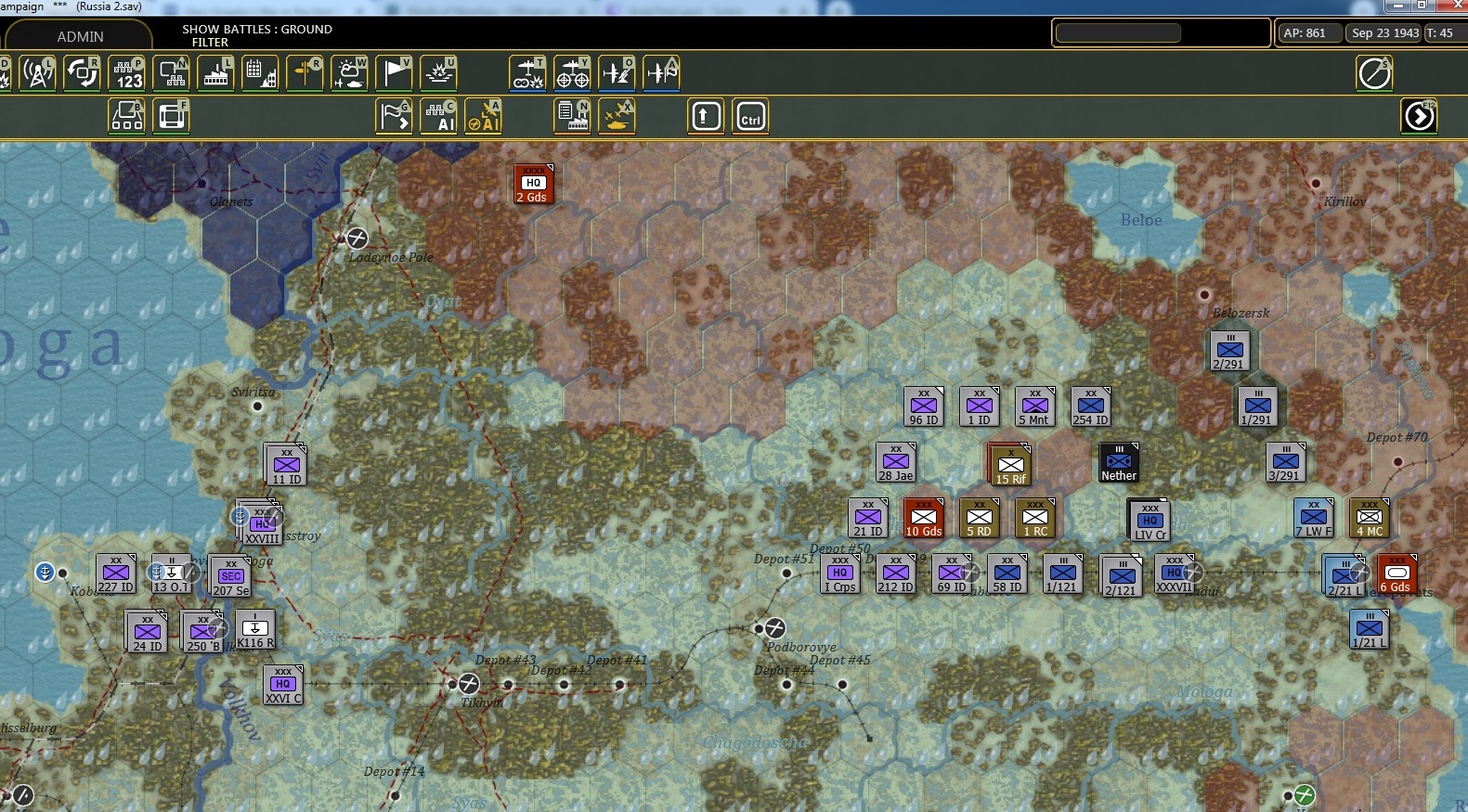Open the weather forecast toolbar icon
Screen dimensions: 1468x812
point(350,72)
